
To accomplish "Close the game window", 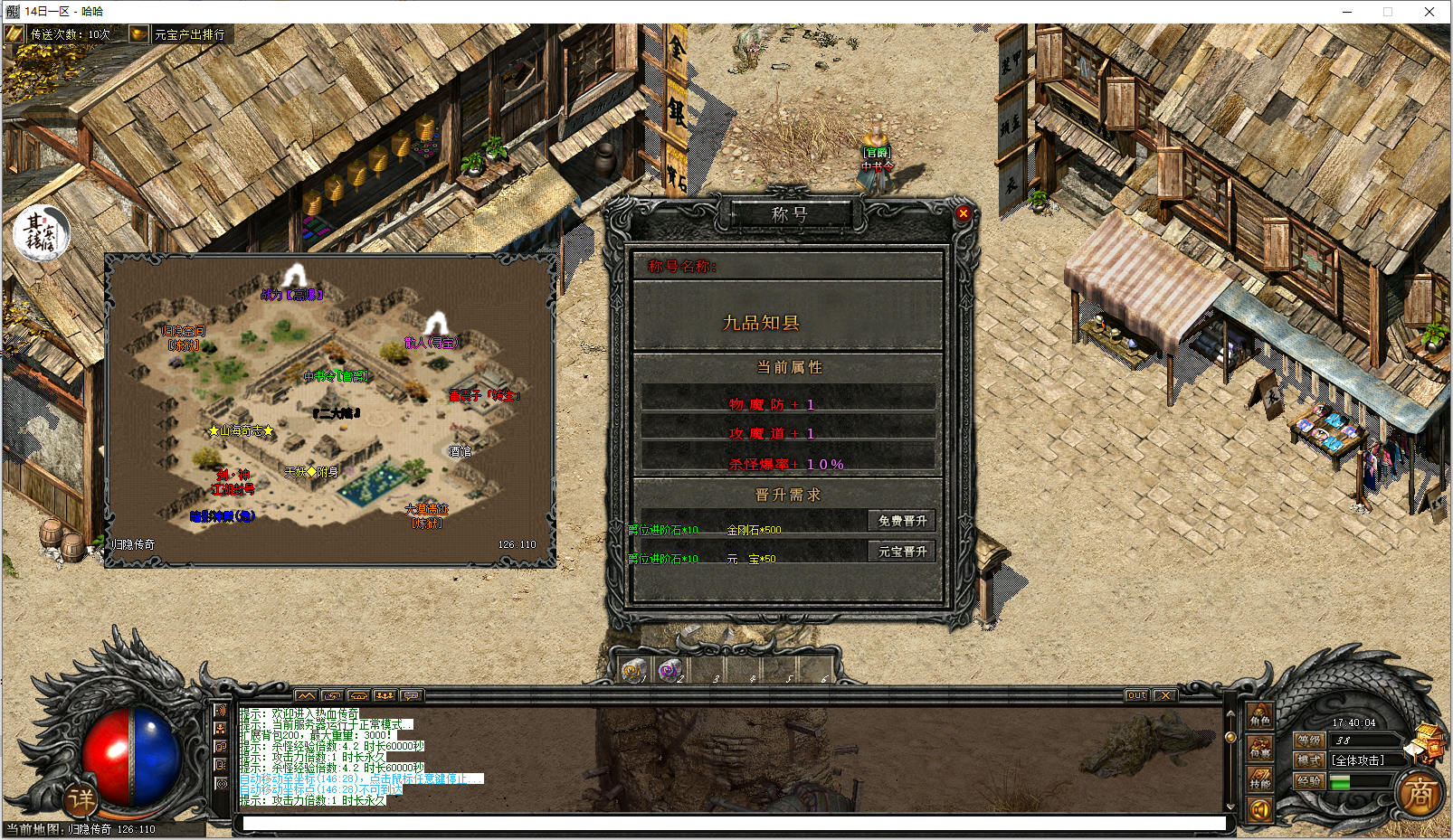I will [x=1429, y=12].
